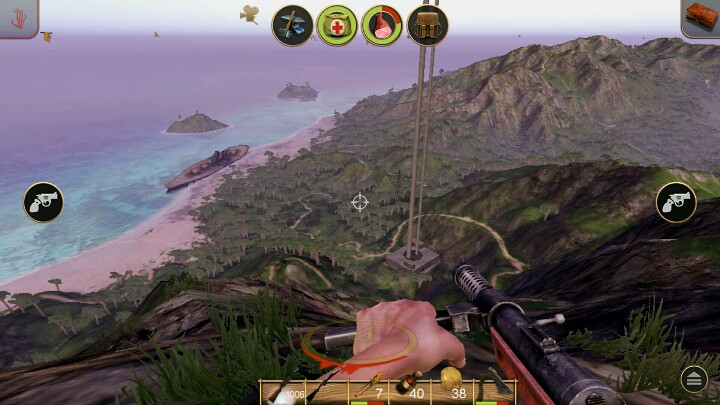Viewport: 720px width, 405px height.
Task: Open the crafting hammer and anvil menu
Action: [x=293, y=24]
